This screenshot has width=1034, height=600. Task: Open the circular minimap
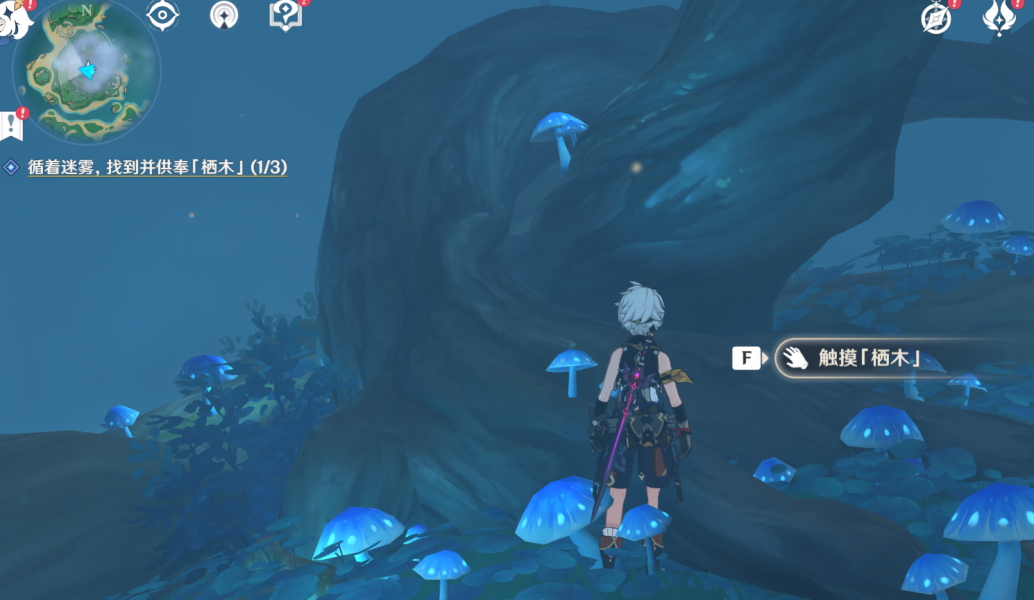coord(87,70)
